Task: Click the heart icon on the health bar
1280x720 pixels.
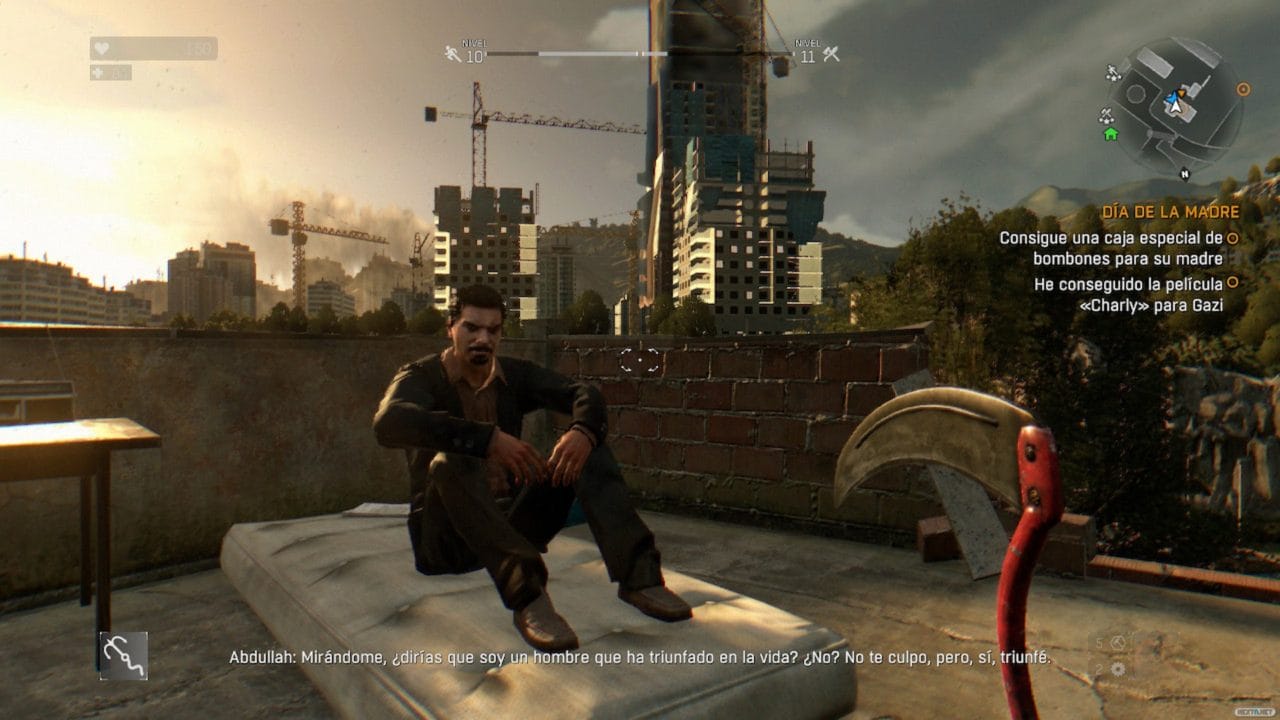Action: pyautogui.click(x=102, y=48)
